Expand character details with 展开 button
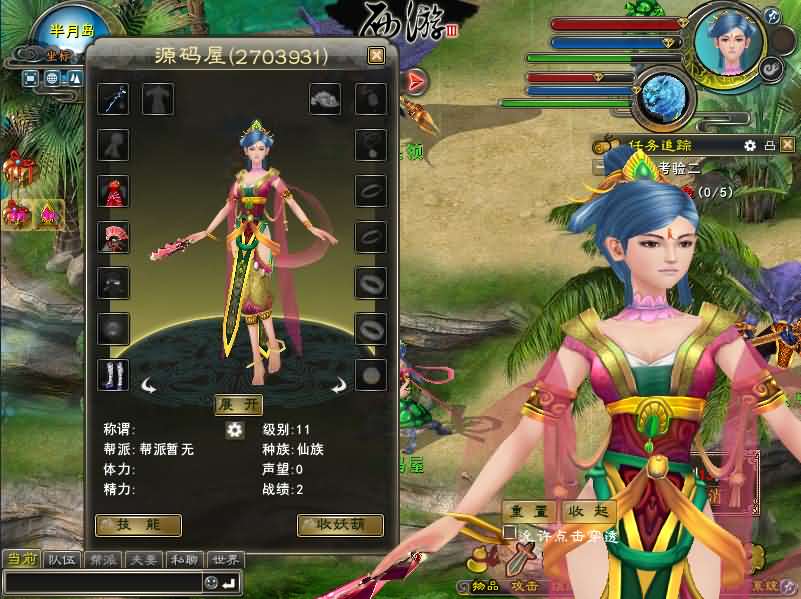The width and height of the screenshot is (801, 599). point(239,404)
